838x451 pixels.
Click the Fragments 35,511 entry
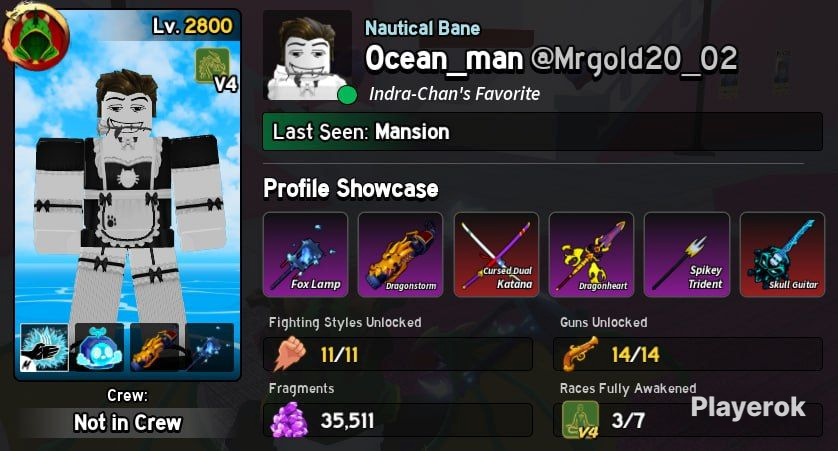[x=400, y=420]
